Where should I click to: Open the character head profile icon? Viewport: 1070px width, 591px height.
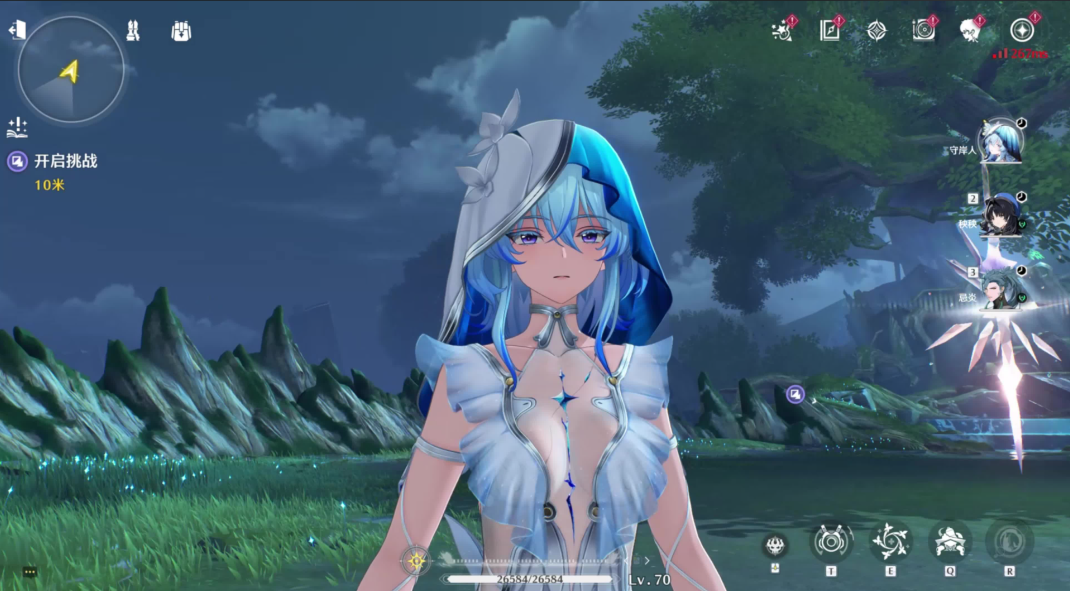point(970,31)
